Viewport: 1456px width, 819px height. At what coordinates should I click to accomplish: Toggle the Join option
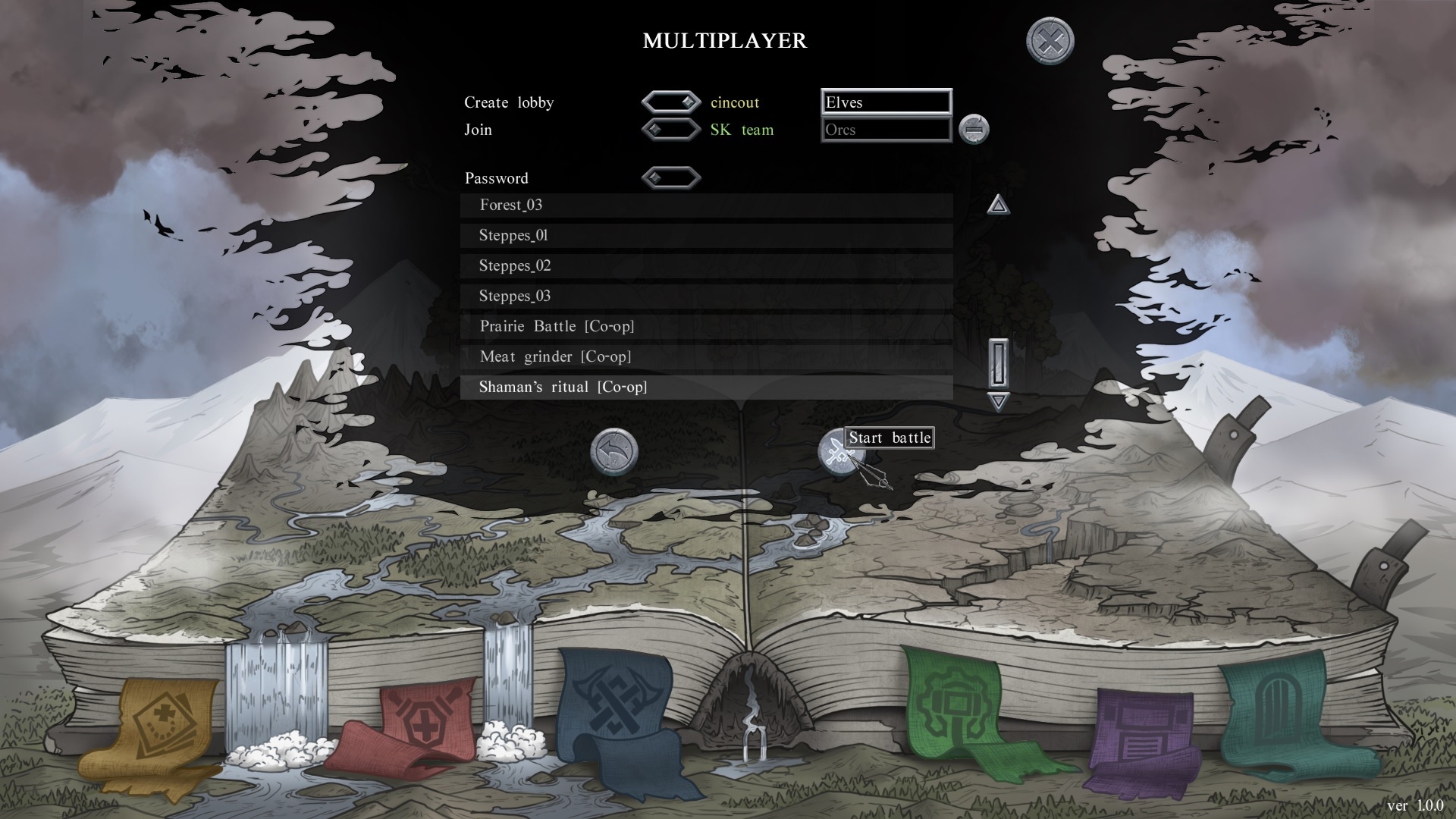tap(670, 130)
